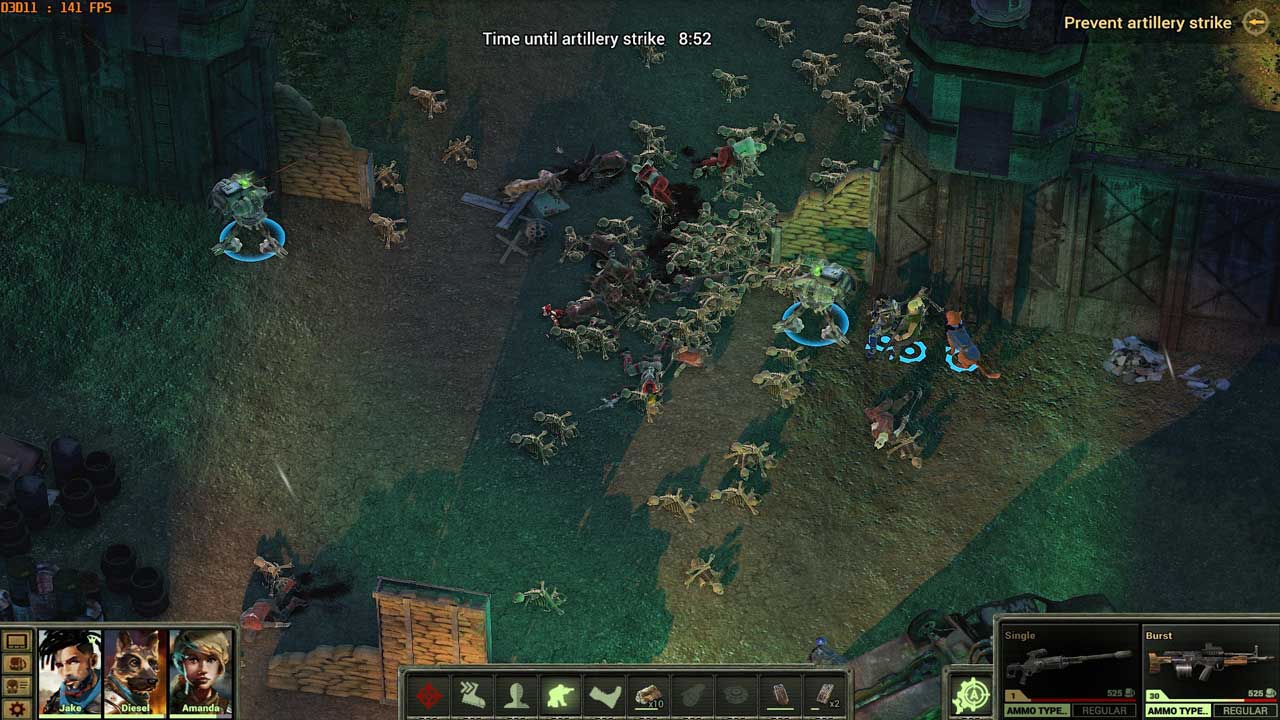Change ammo type for Single weapon
1280x720 pixels.
click(1037, 711)
